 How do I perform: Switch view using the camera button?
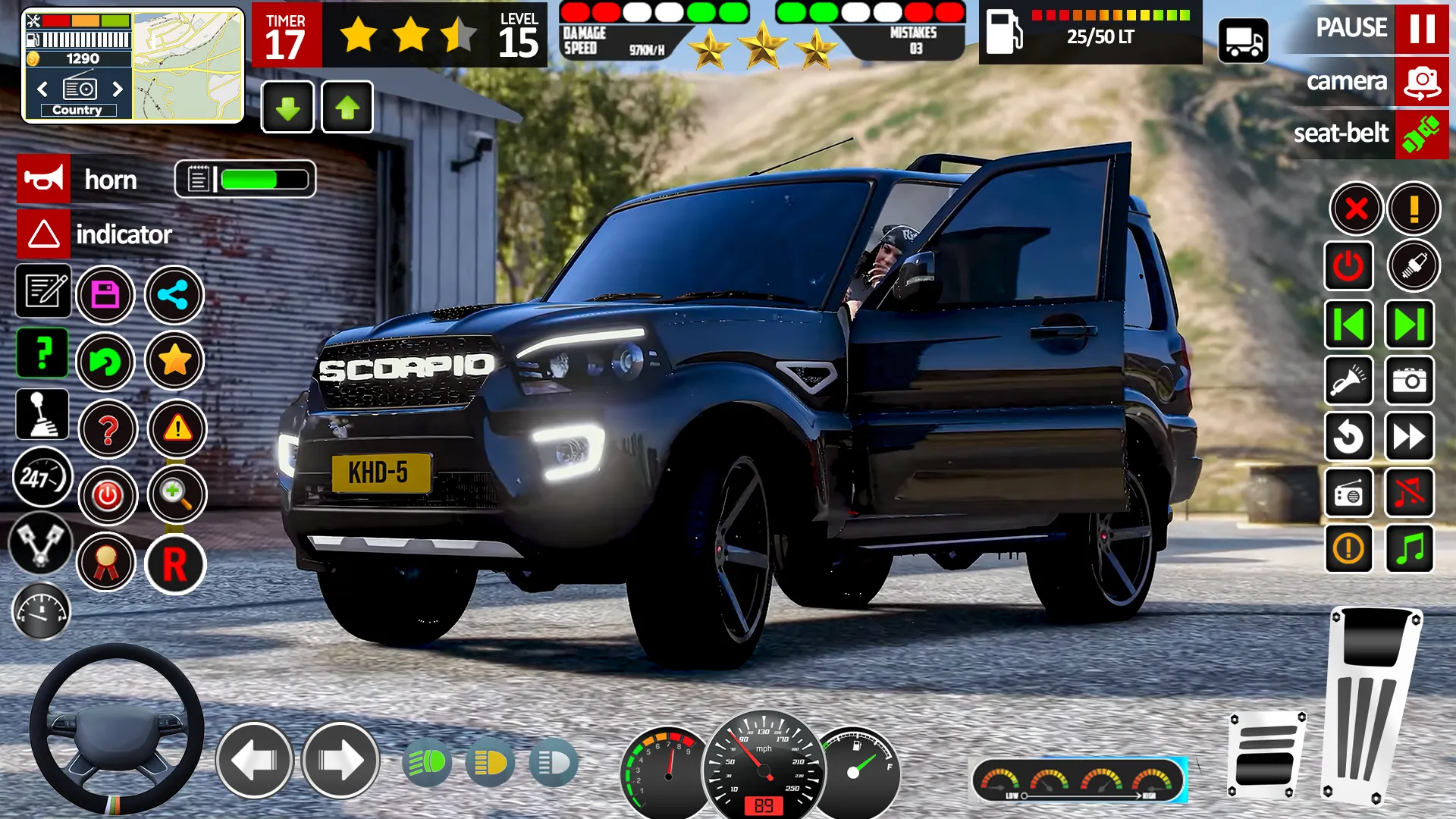point(1421,81)
